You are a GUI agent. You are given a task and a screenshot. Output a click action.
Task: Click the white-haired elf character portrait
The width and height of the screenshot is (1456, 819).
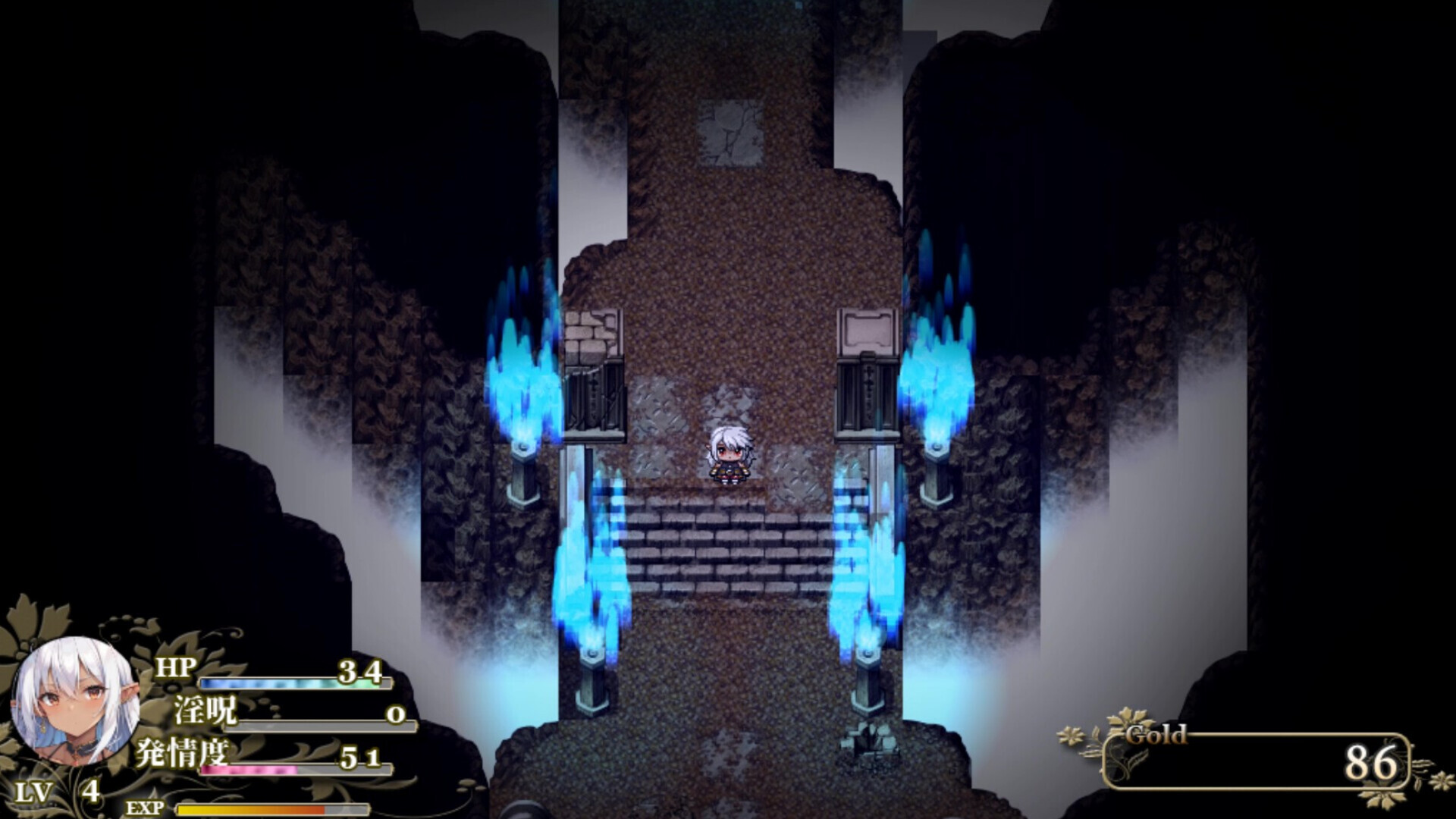tap(76, 709)
